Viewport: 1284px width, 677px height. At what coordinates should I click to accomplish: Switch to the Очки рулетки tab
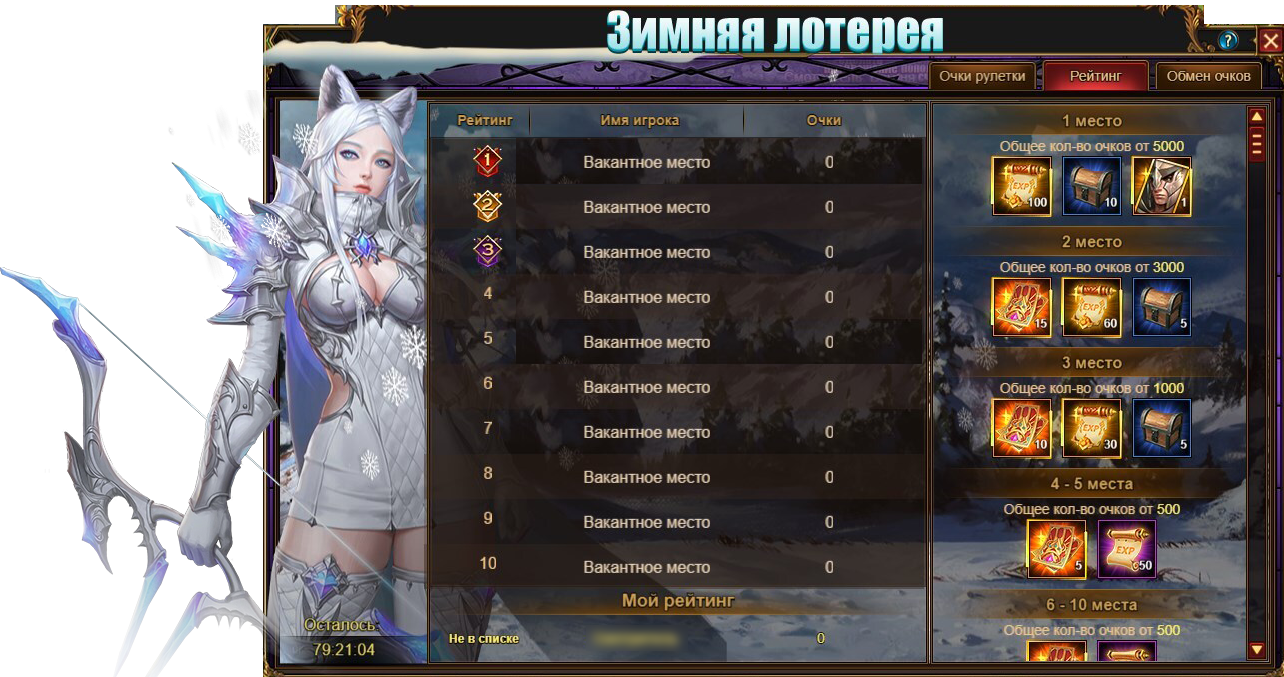(982, 76)
